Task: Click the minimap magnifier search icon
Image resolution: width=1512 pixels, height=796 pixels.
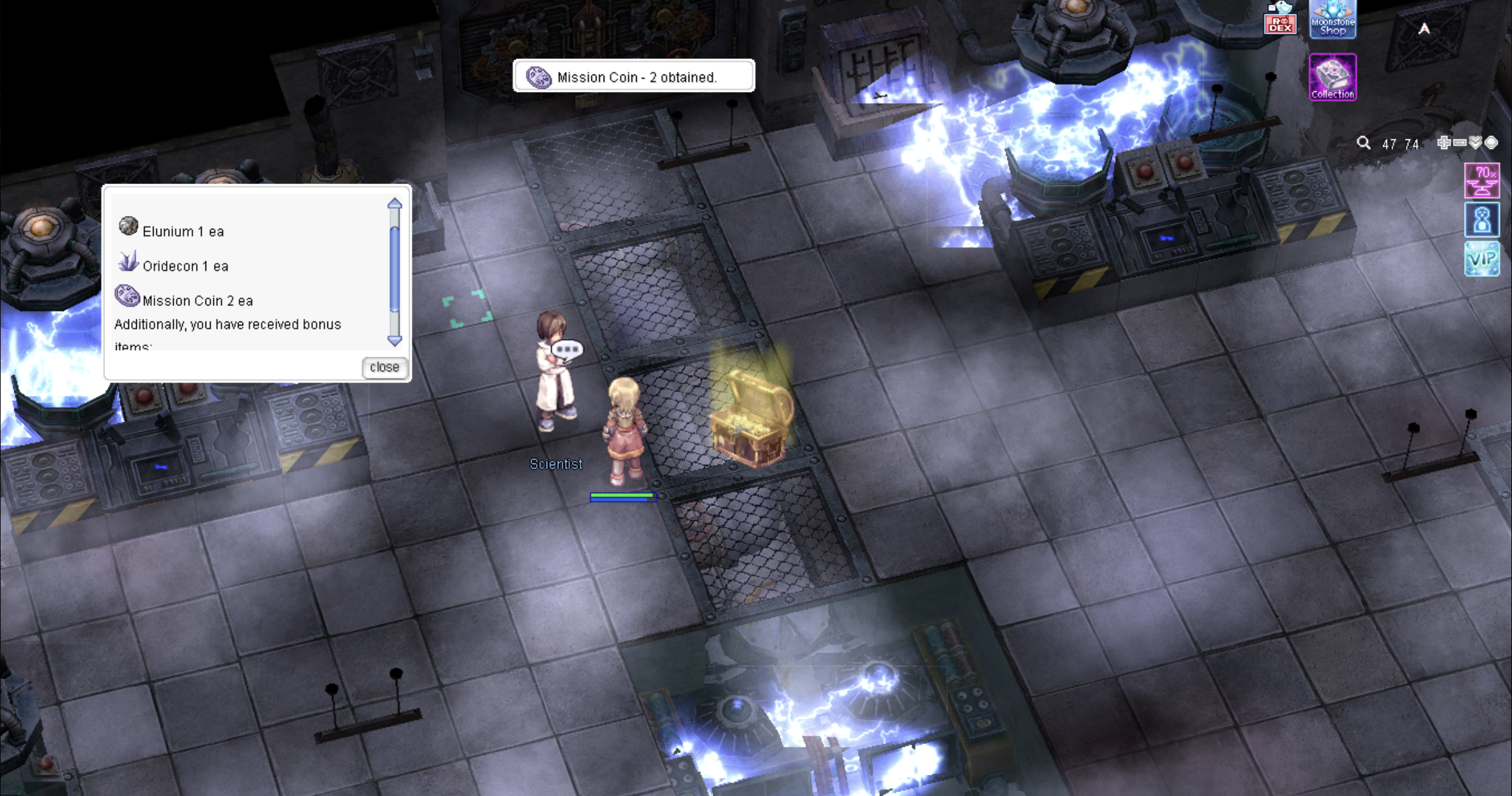Action: (x=1364, y=143)
